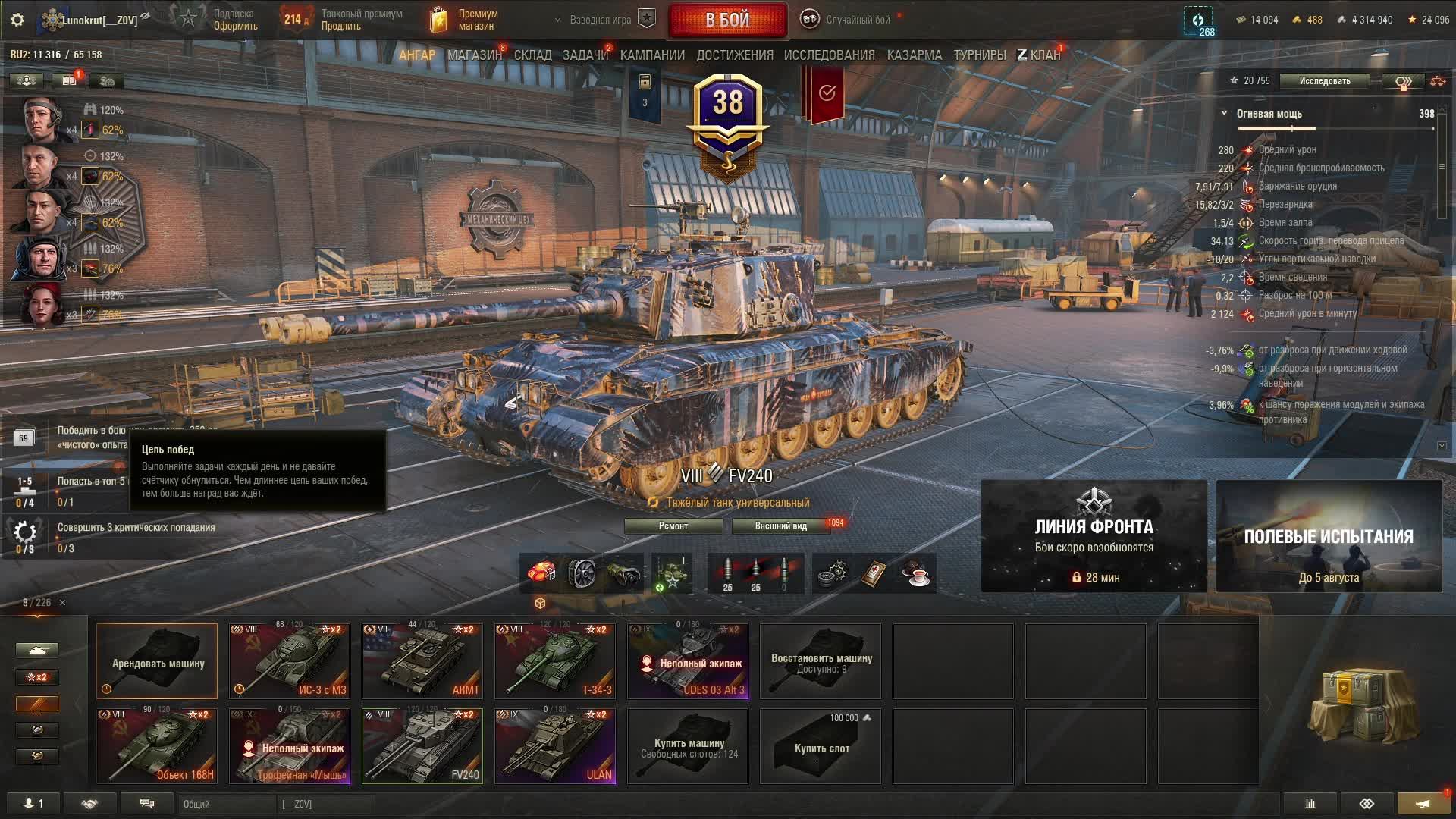Open the Общий chat channel
This screenshot has height=819, width=1456.
tap(226, 804)
